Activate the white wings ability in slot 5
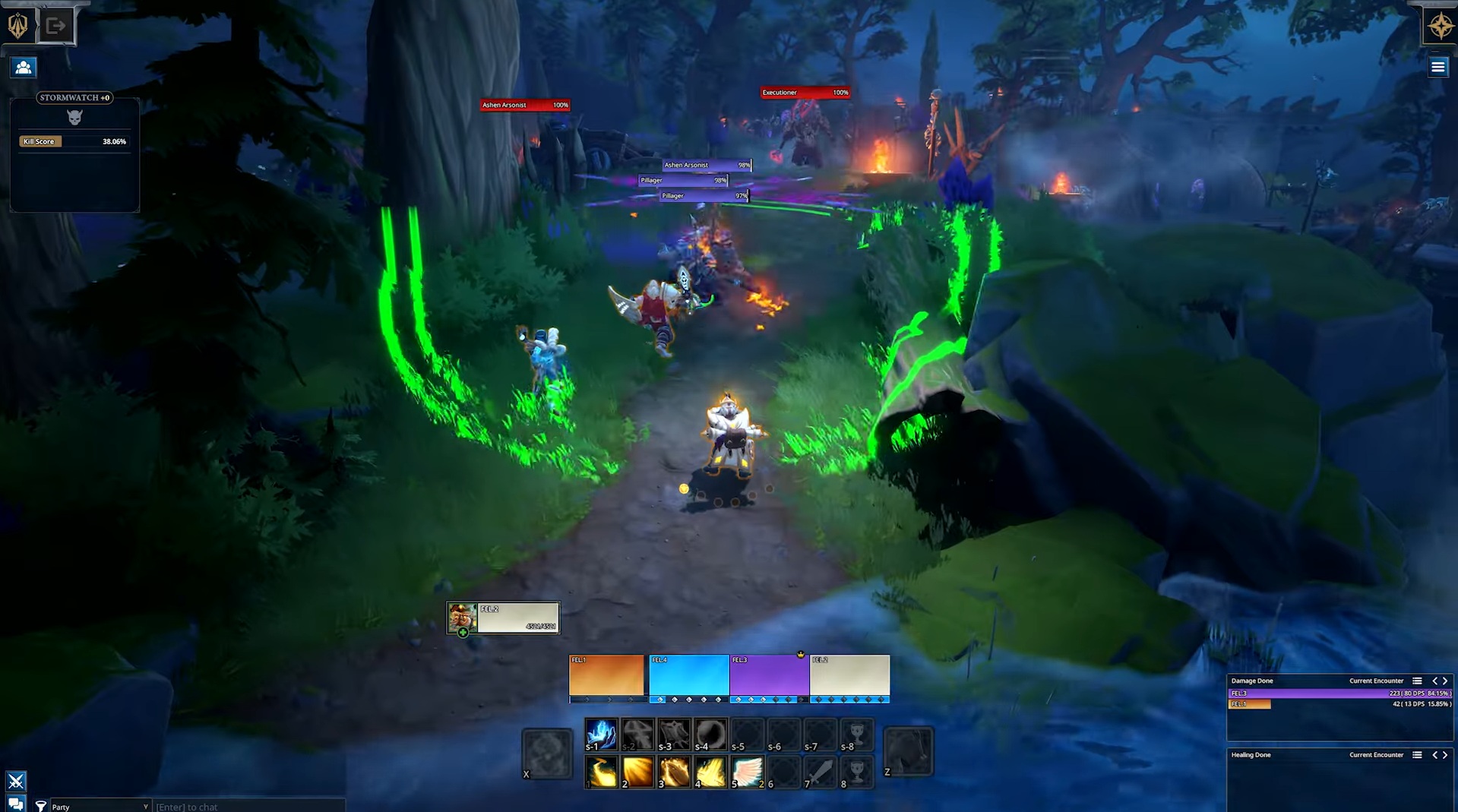Image resolution: width=1458 pixels, height=812 pixels. (747, 772)
